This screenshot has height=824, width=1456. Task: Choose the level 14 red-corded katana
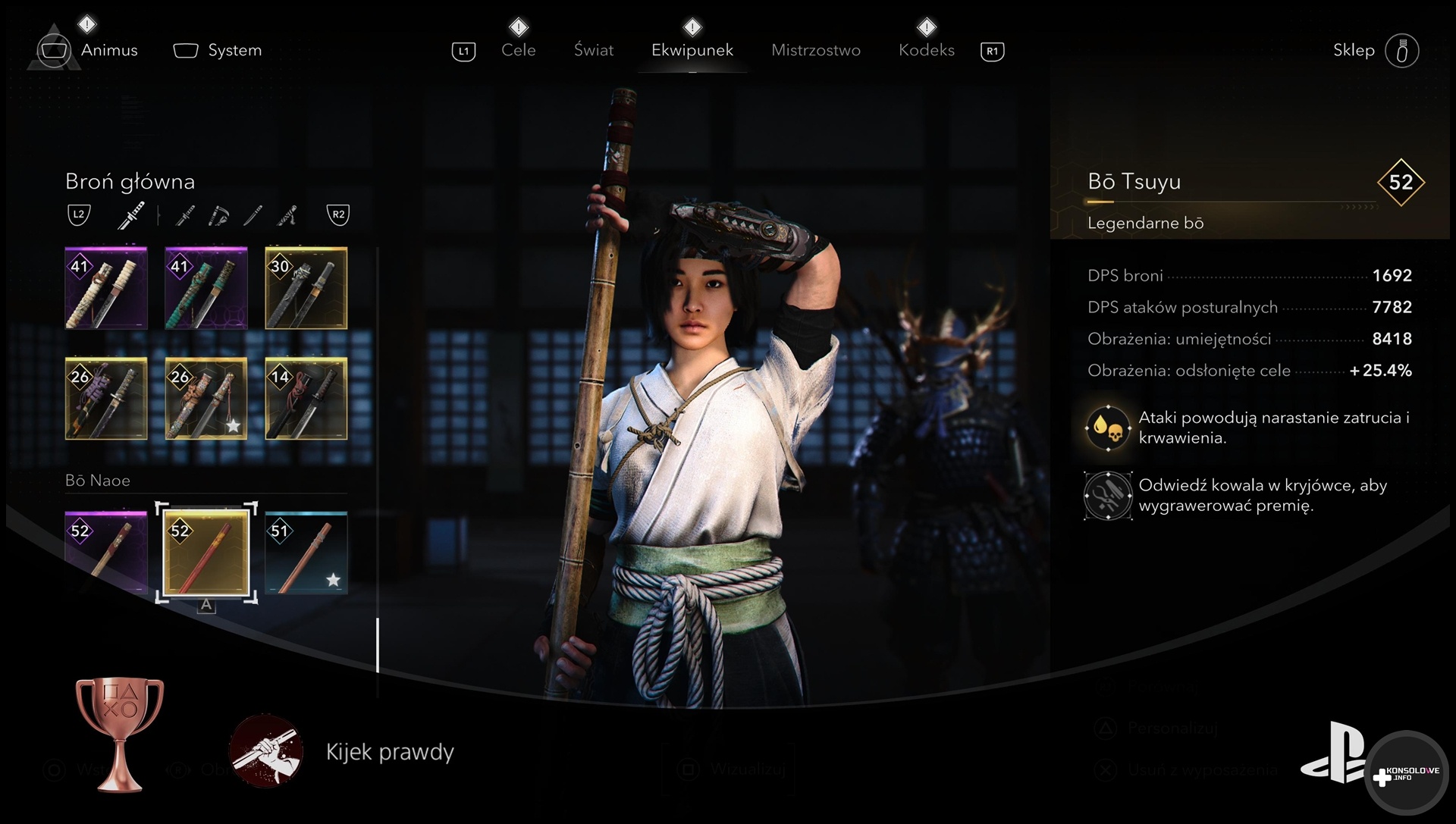point(306,399)
